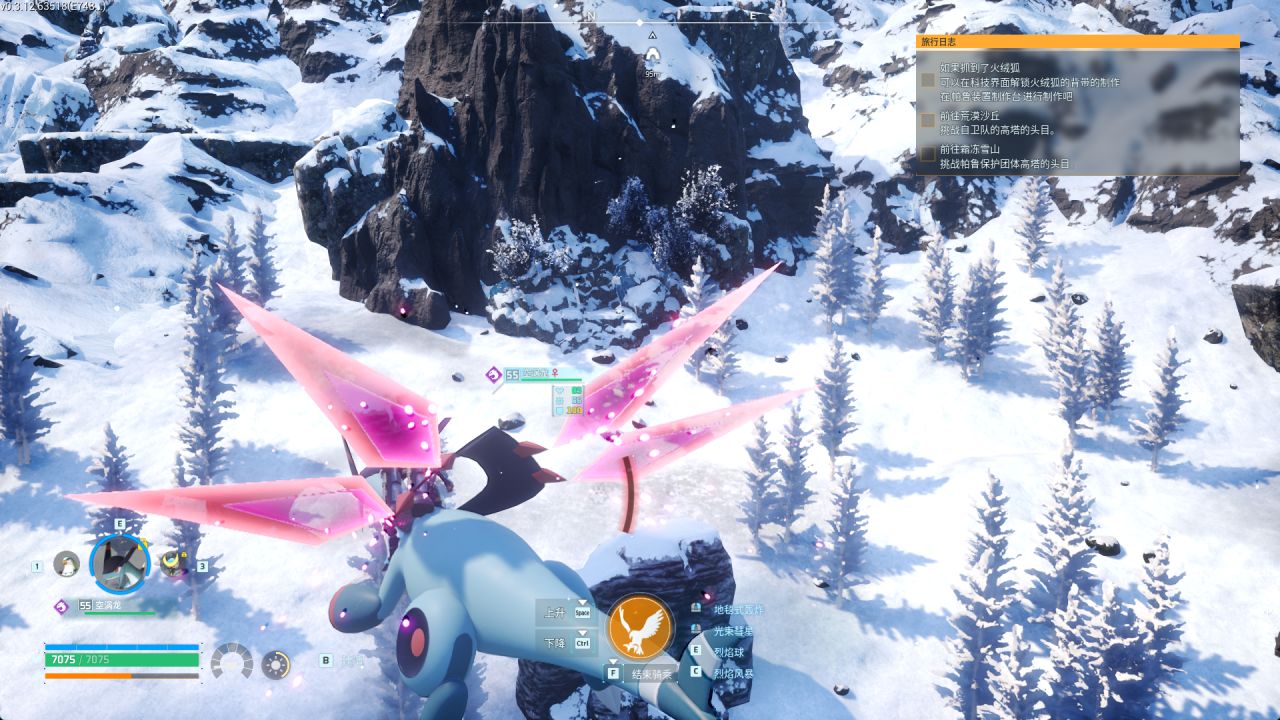This screenshot has height=720, width=1280.
Task: Use the 烈焰风暴 skill
Action: [732, 674]
